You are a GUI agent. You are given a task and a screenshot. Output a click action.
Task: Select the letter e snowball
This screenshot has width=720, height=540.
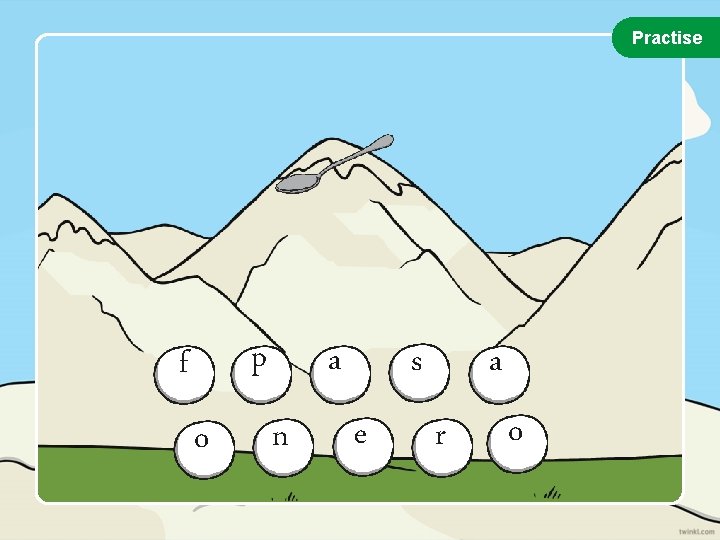[361, 439]
